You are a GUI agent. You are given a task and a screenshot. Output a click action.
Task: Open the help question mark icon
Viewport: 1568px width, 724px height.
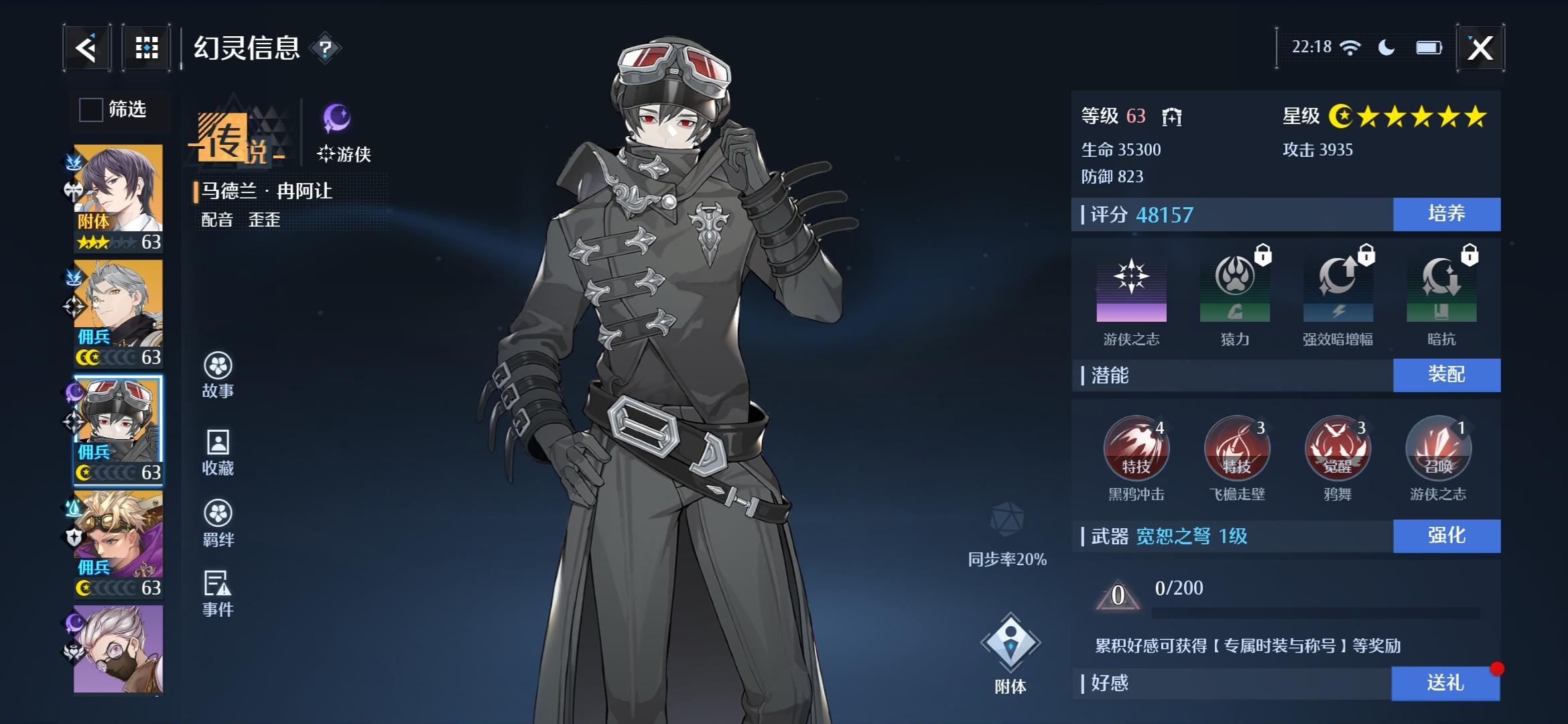pyautogui.click(x=326, y=48)
